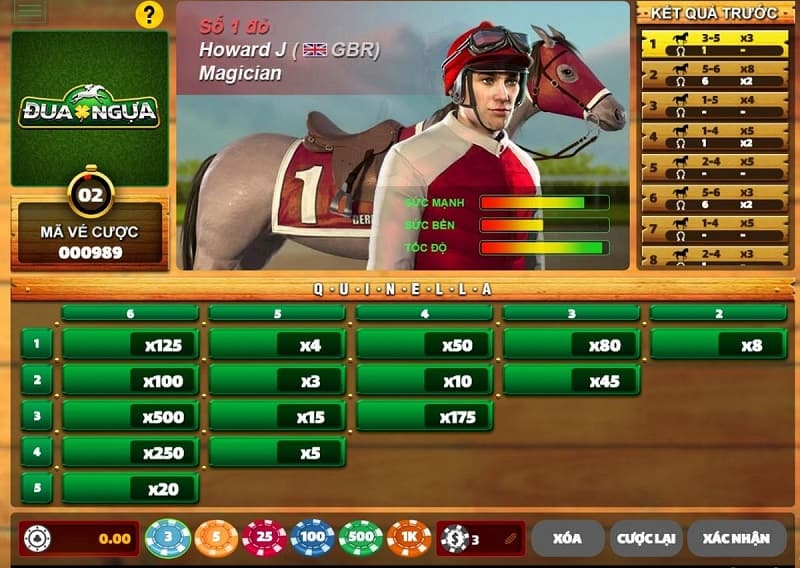The height and width of the screenshot is (568, 800).
Task: Confirm the bet with XÁC NHẬN
Action: click(x=736, y=538)
